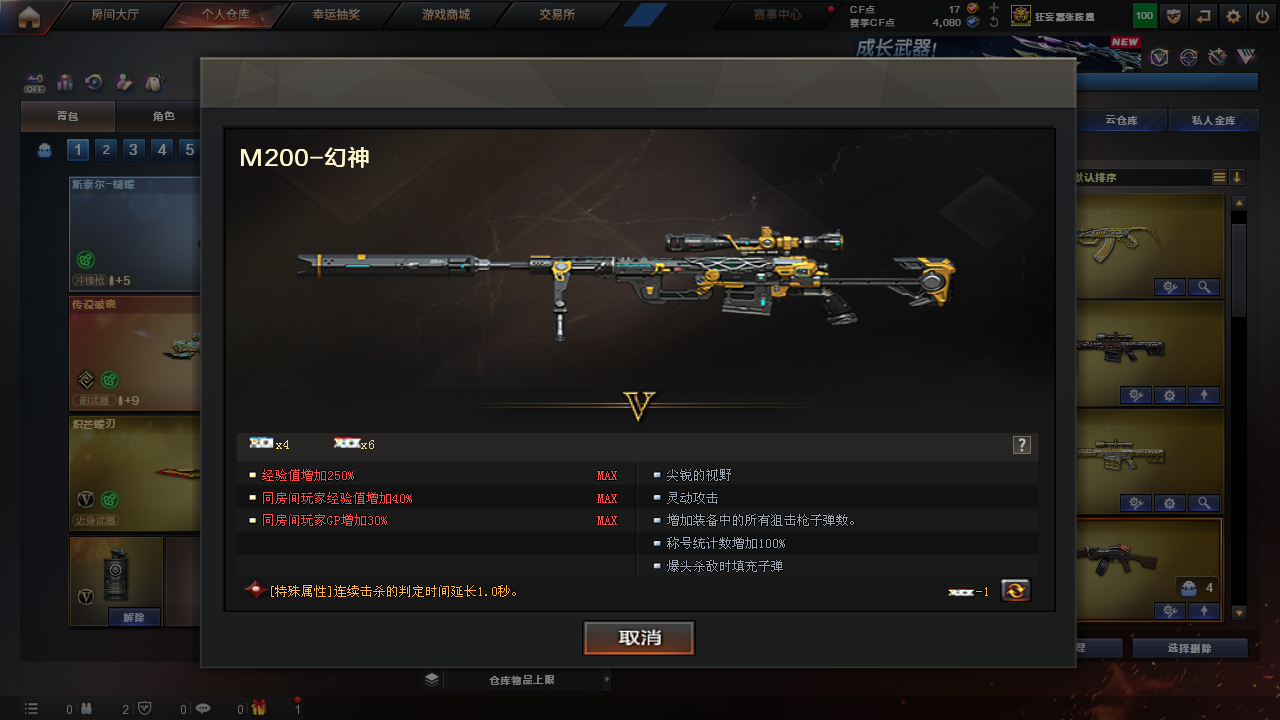This screenshot has height=720, width=1280.
Task: Click the power exit icon
Action: click(1264, 16)
